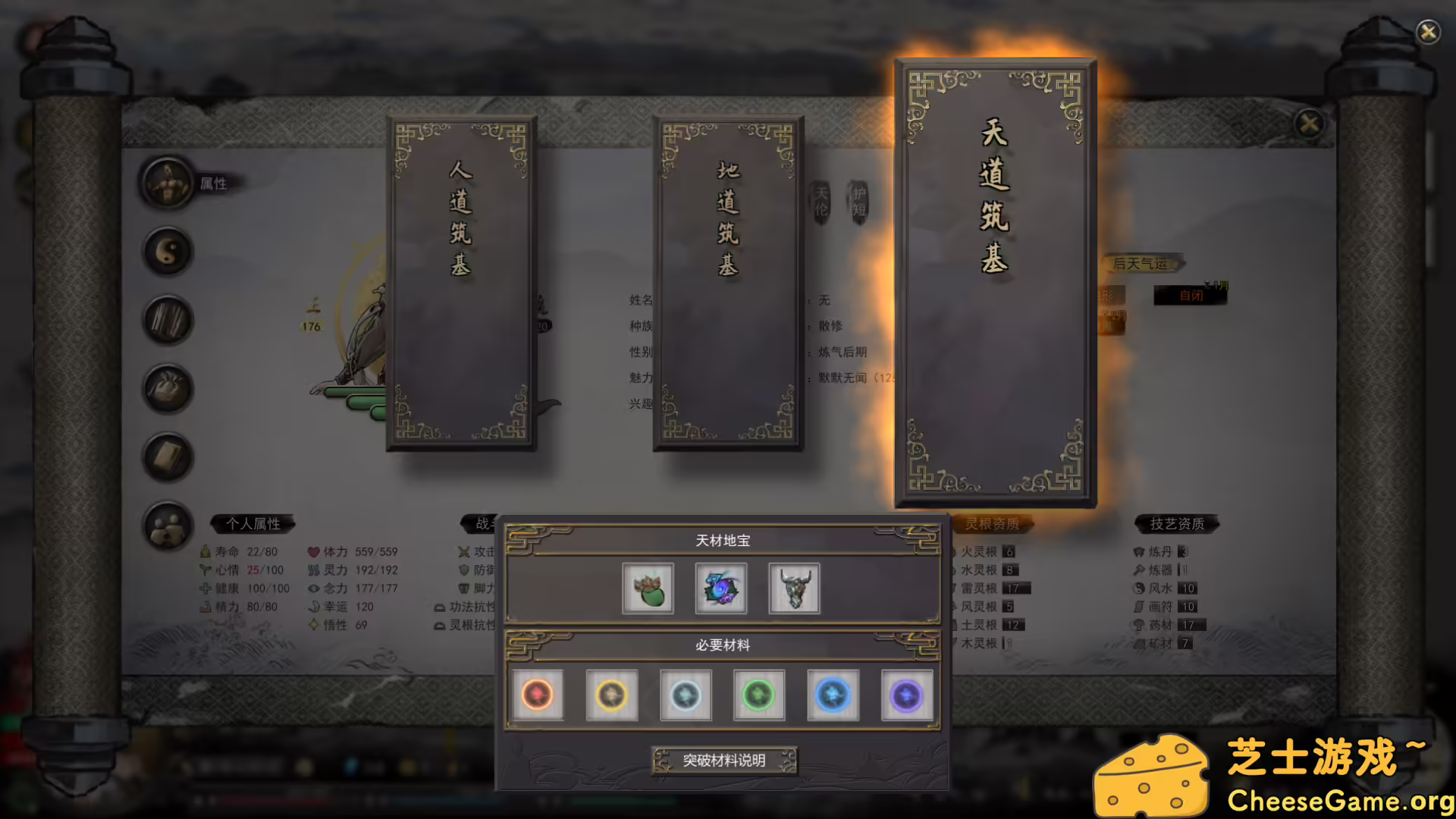Image resolution: width=1456 pixels, height=819 pixels.
Task: Click the 自闭 trait tag
Action: click(1191, 296)
